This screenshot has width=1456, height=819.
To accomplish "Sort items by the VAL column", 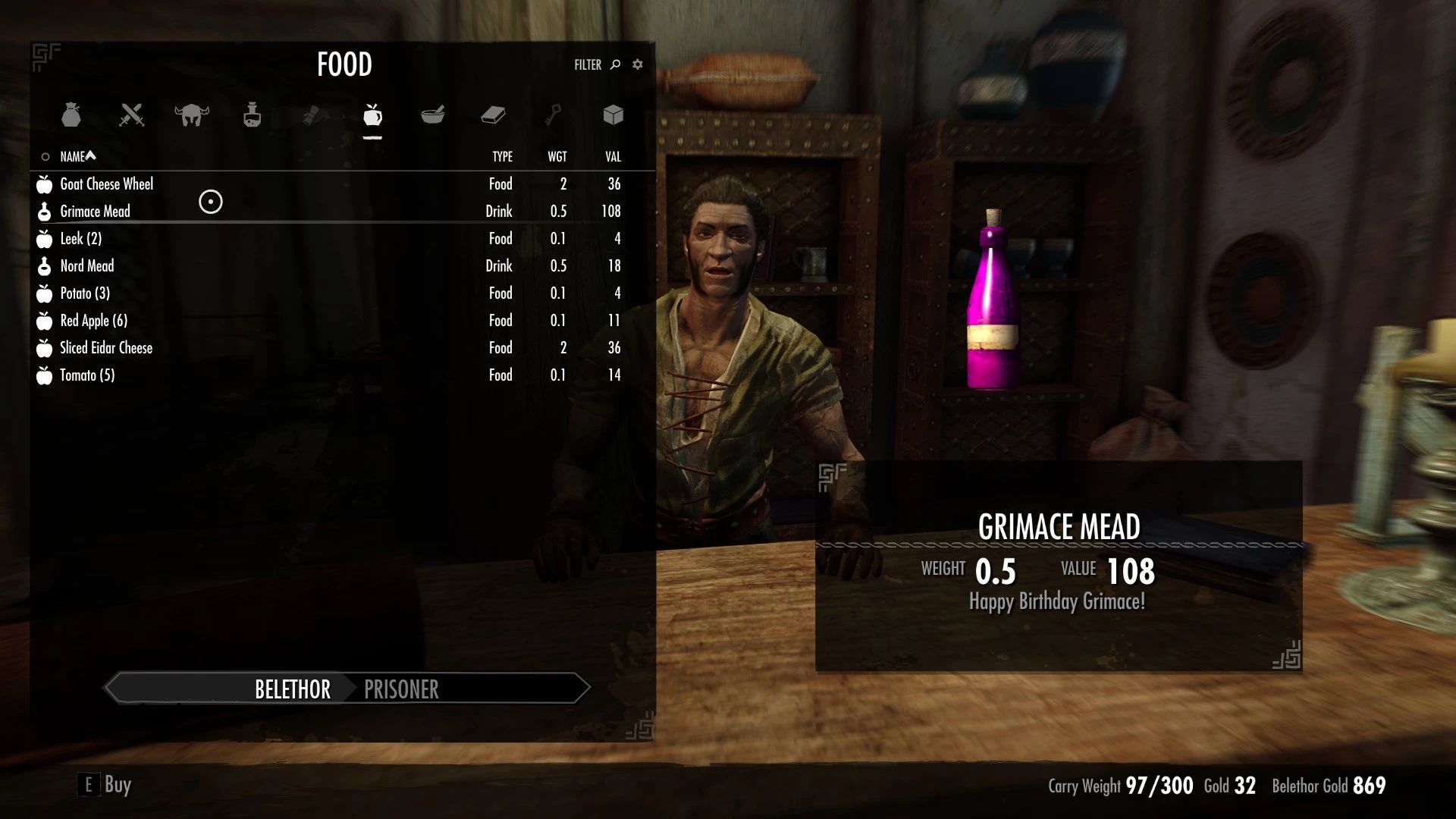I will pyautogui.click(x=612, y=156).
